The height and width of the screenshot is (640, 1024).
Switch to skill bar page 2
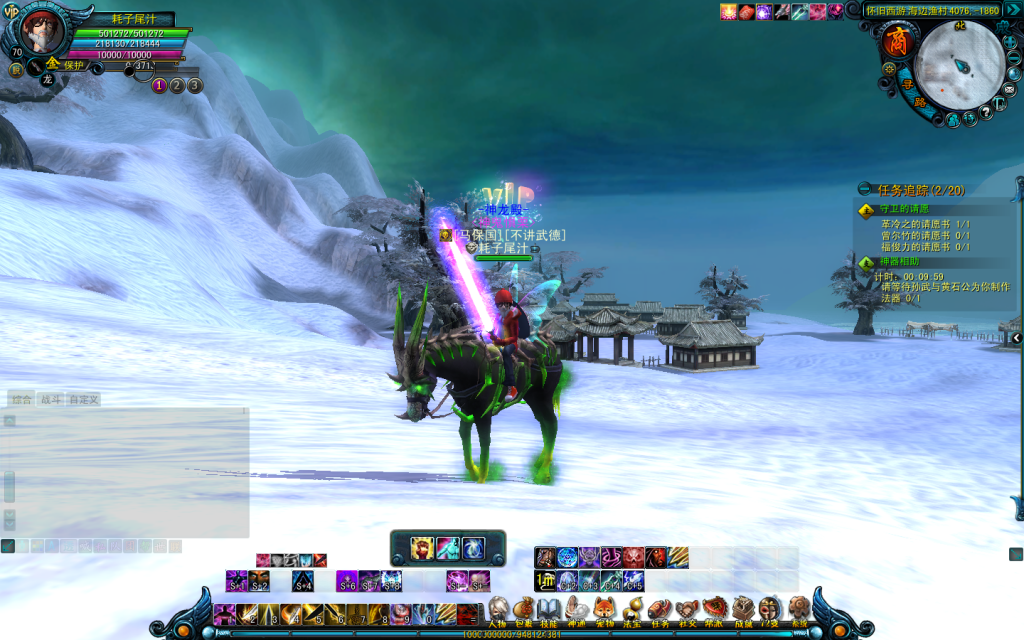click(x=177, y=85)
